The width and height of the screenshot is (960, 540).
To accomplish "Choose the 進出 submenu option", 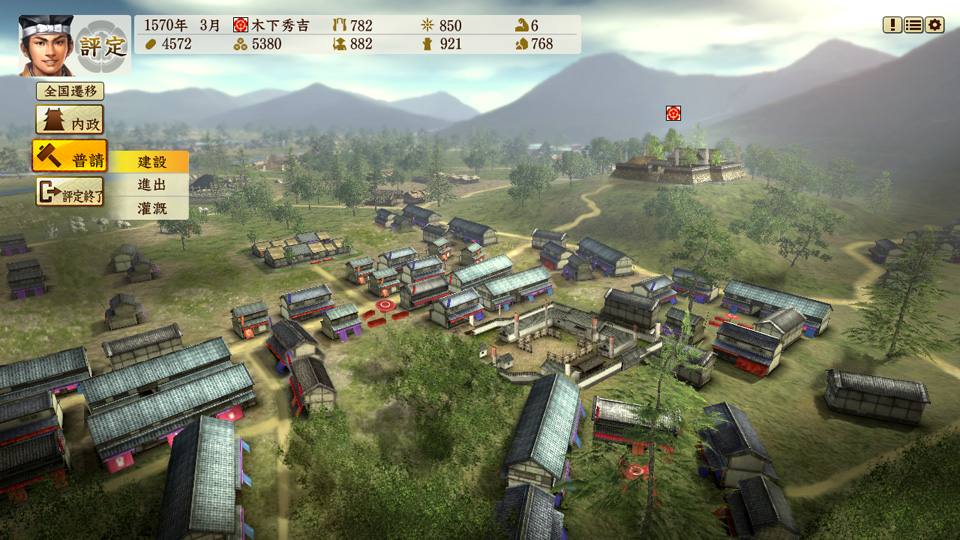I will (x=150, y=185).
